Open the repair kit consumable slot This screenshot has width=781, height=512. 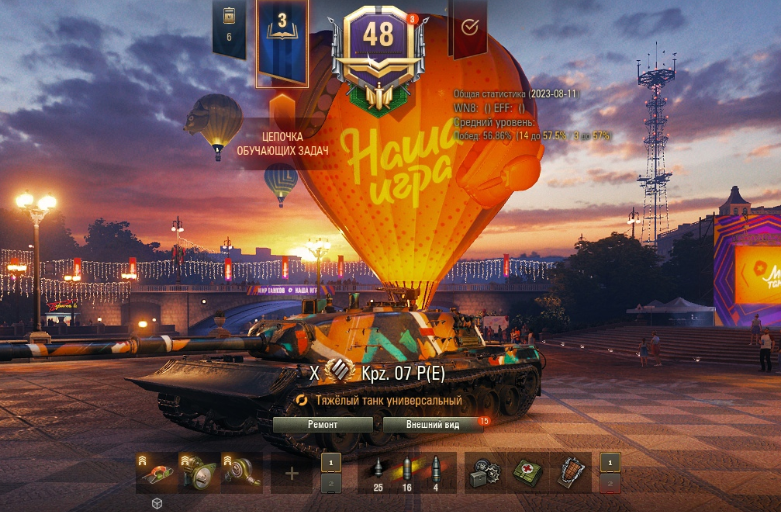[486, 472]
